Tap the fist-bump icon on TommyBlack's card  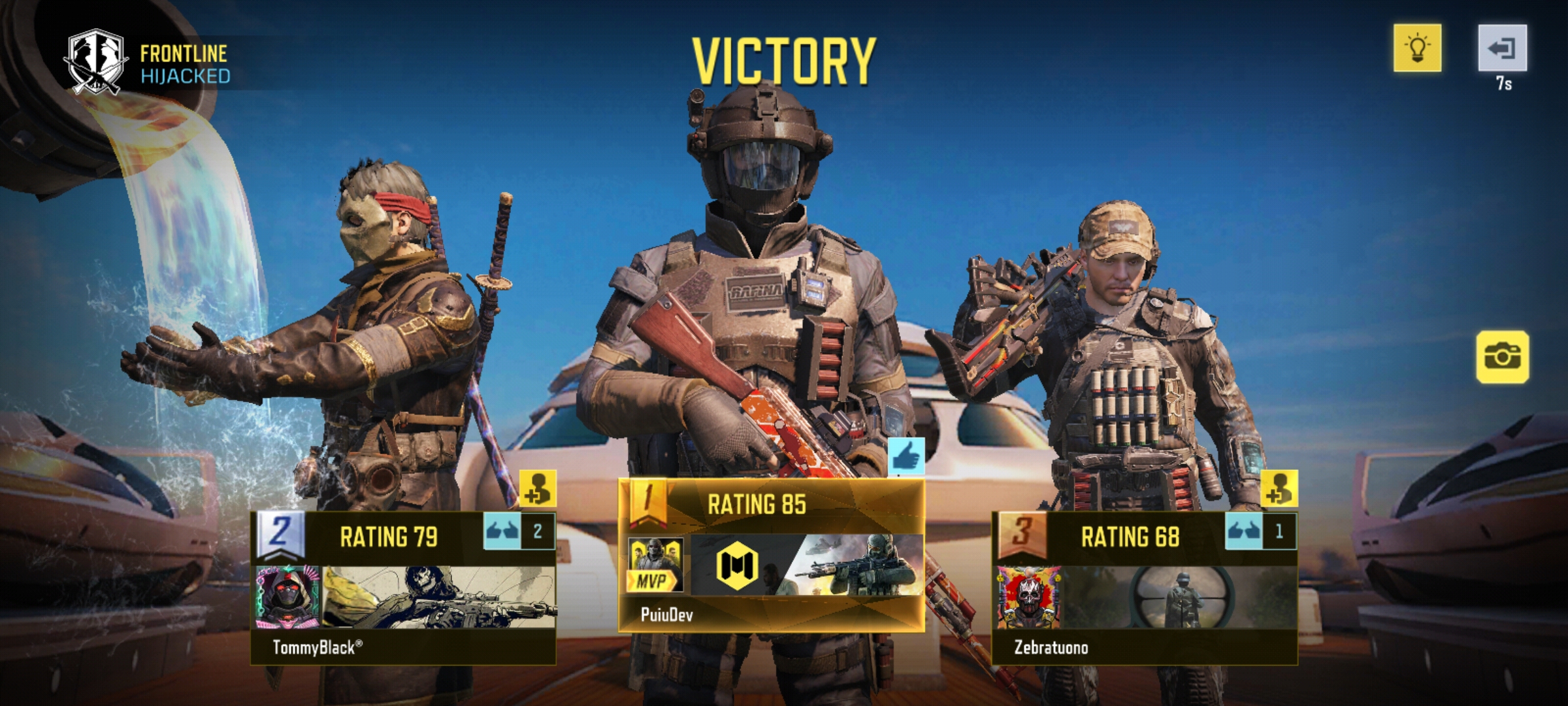pos(502,531)
